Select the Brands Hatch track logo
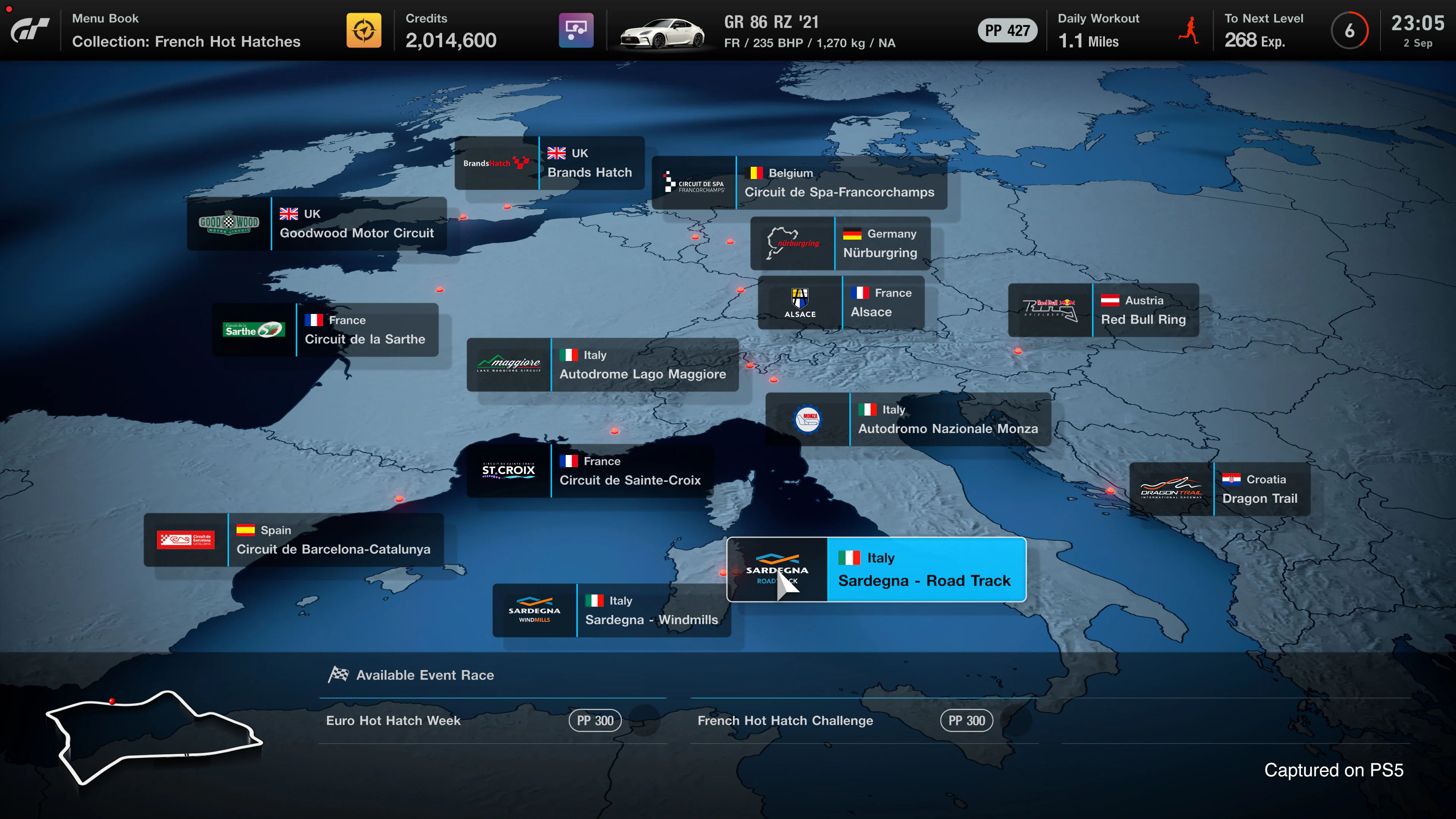Image resolution: width=1456 pixels, height=819 pixels. click(496, 163)
